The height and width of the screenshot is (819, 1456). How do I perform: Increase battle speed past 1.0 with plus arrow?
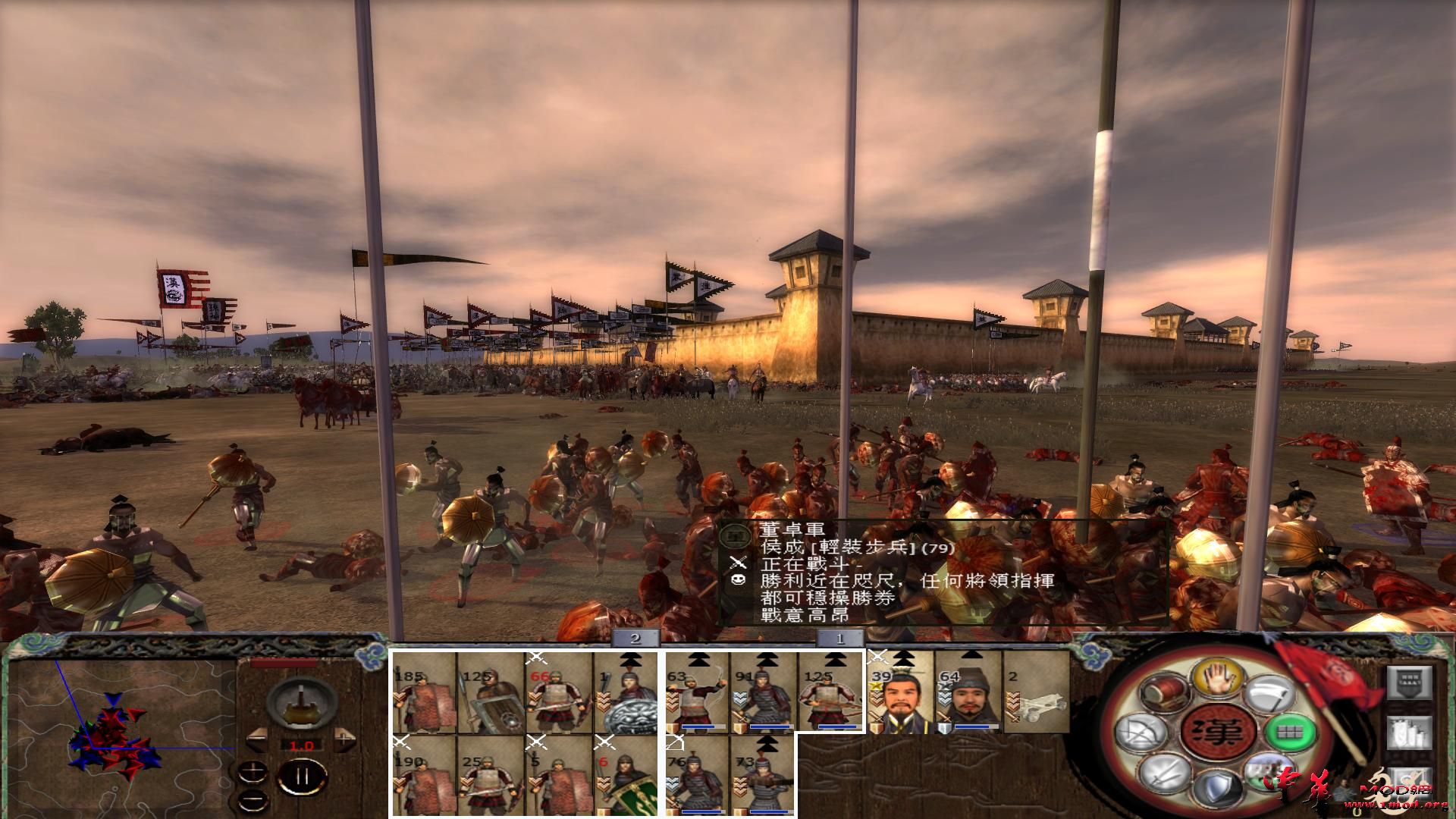tap(344, 738)
